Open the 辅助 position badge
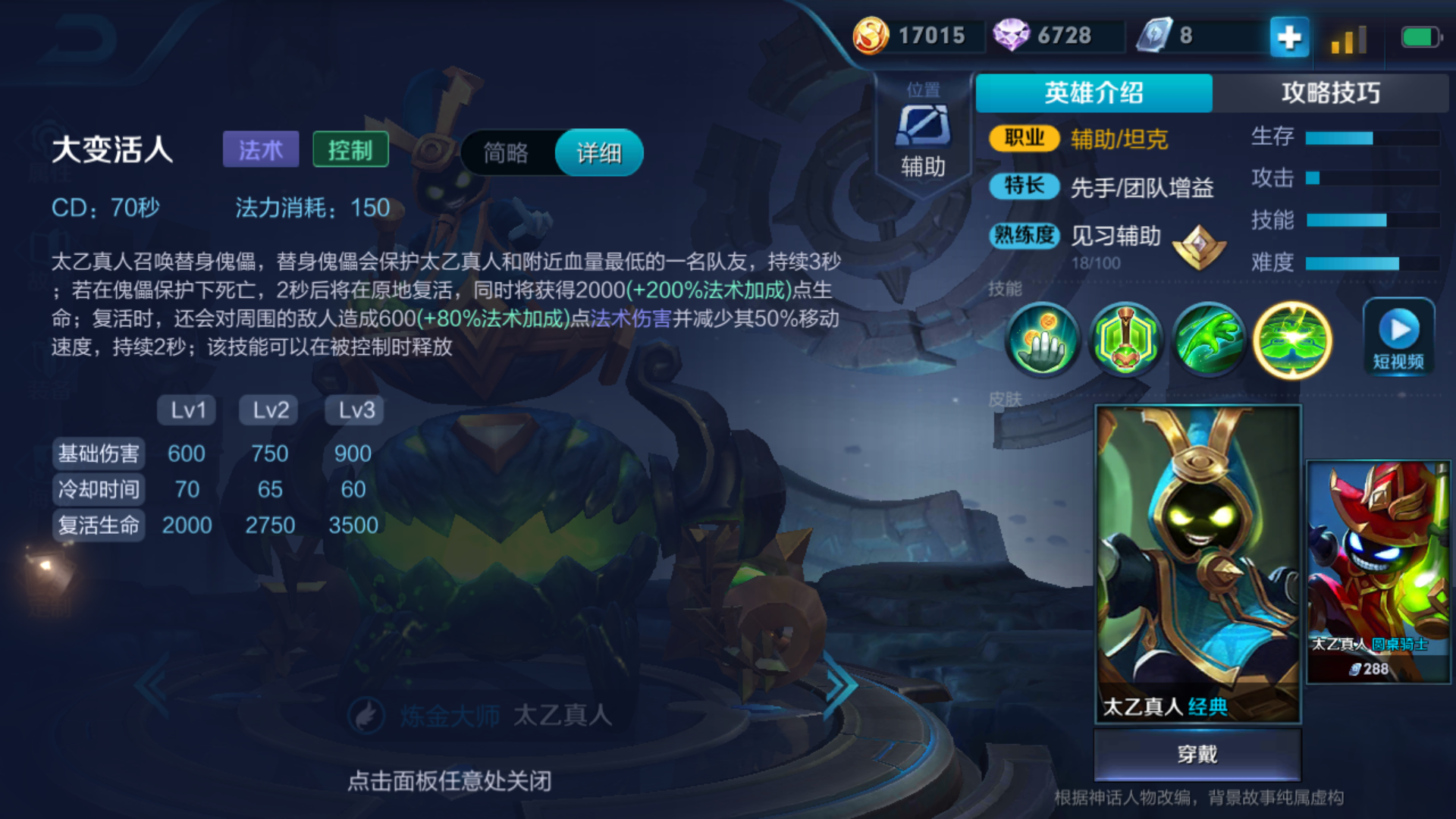1456x819 pixels. [923, 136]
